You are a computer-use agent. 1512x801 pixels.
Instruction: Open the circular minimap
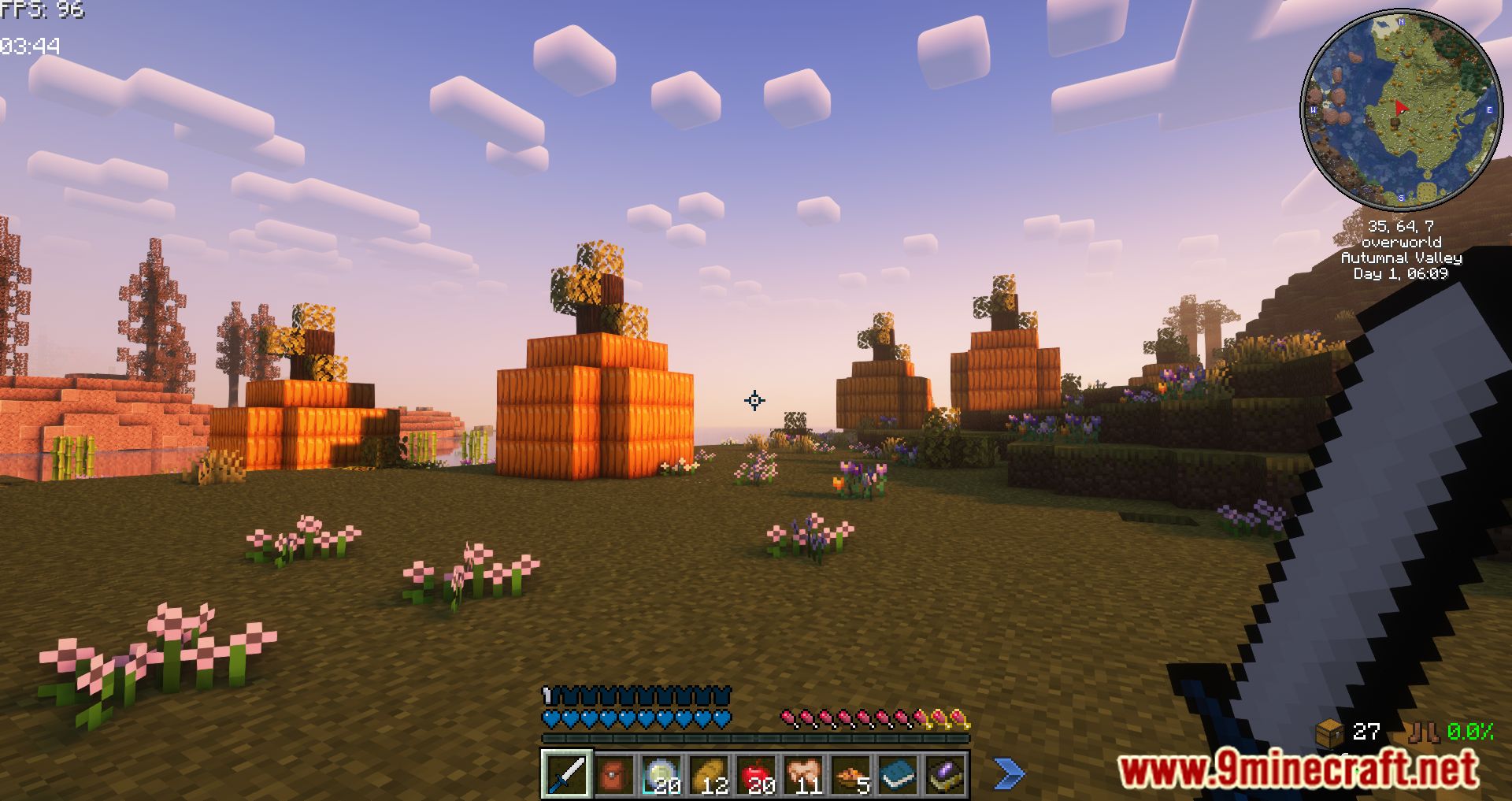tap(1401, 110)
